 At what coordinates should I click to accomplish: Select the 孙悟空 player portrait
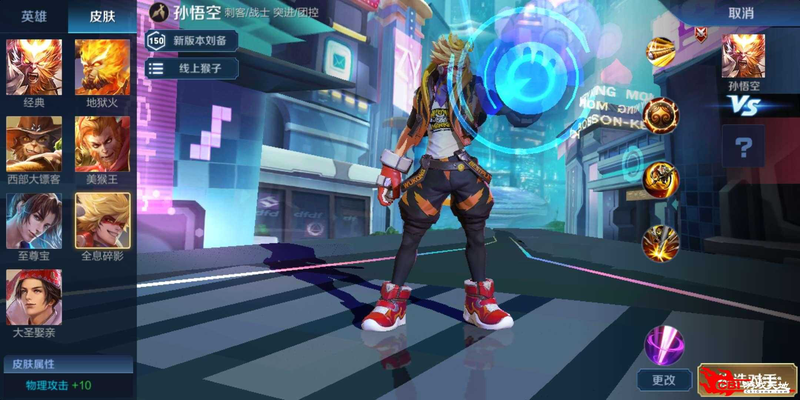pos(742,56)
